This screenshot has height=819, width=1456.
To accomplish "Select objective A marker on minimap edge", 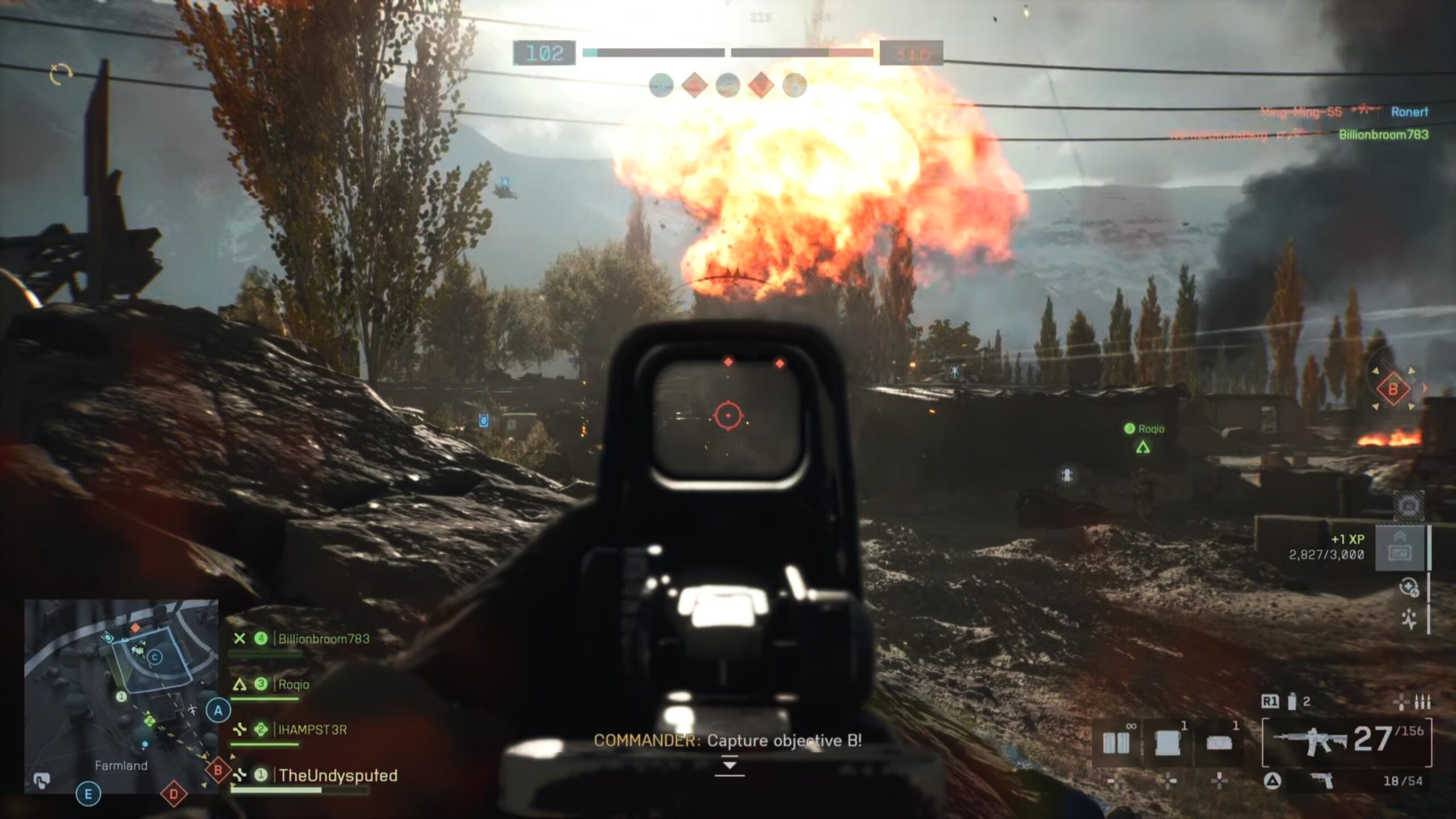I will click(x=218, y=710).
